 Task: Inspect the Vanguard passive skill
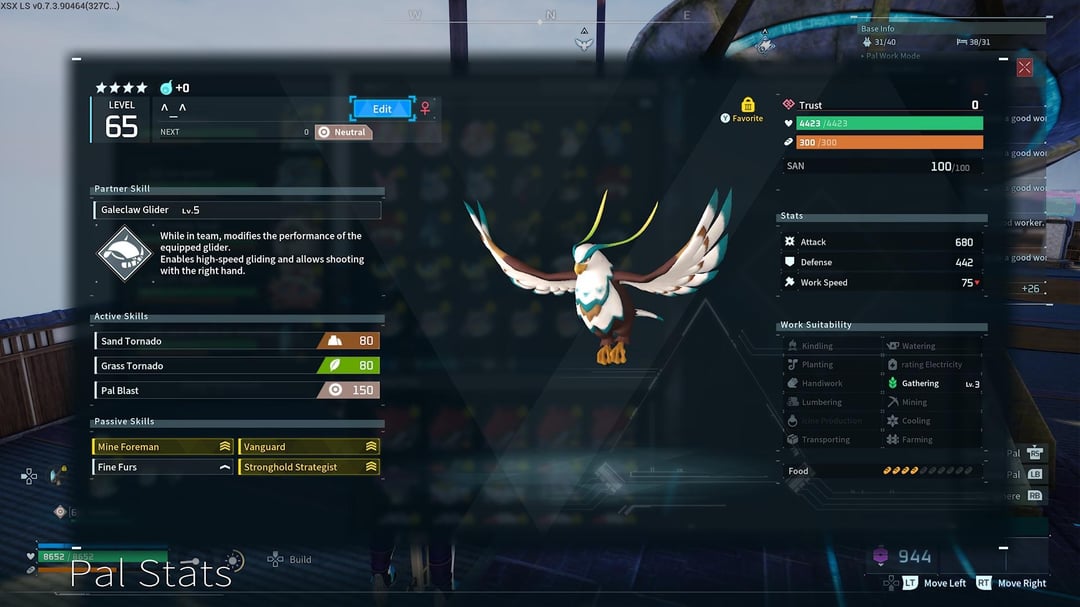tap(309, 447)
